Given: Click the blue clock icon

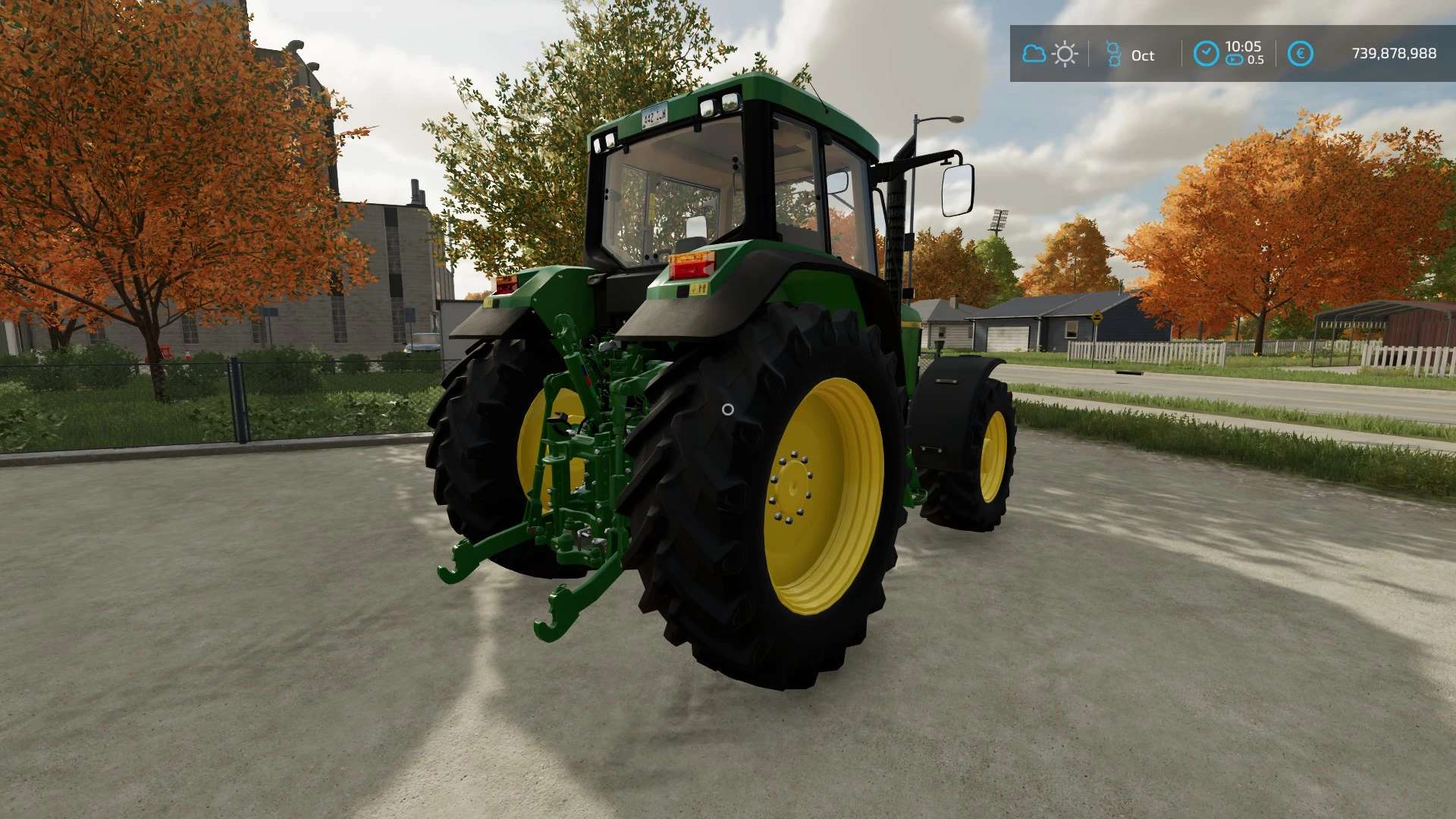Looking at the screenshot, I should pos(1206,54).
